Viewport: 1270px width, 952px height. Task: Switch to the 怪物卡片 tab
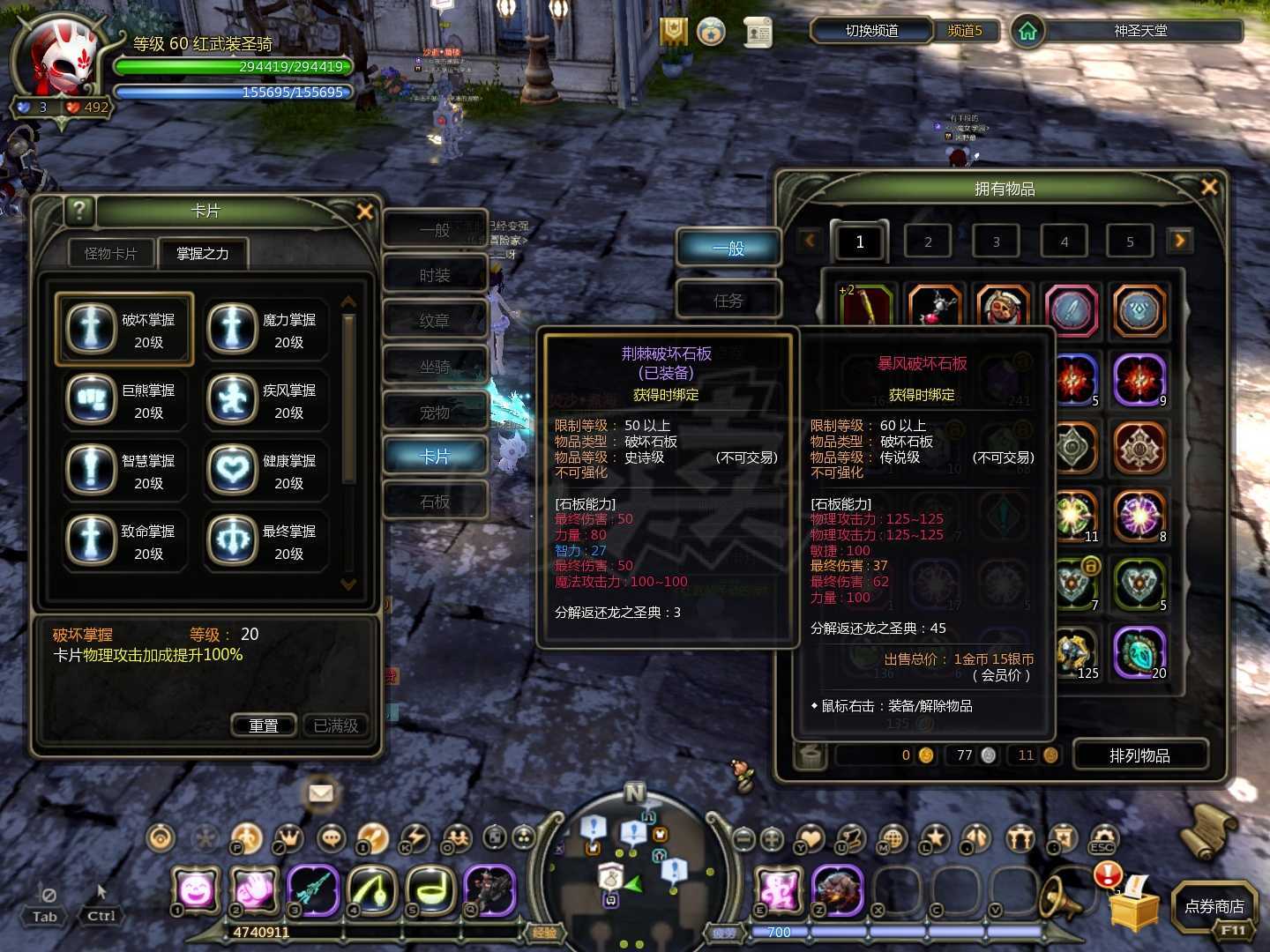point(111,254)
